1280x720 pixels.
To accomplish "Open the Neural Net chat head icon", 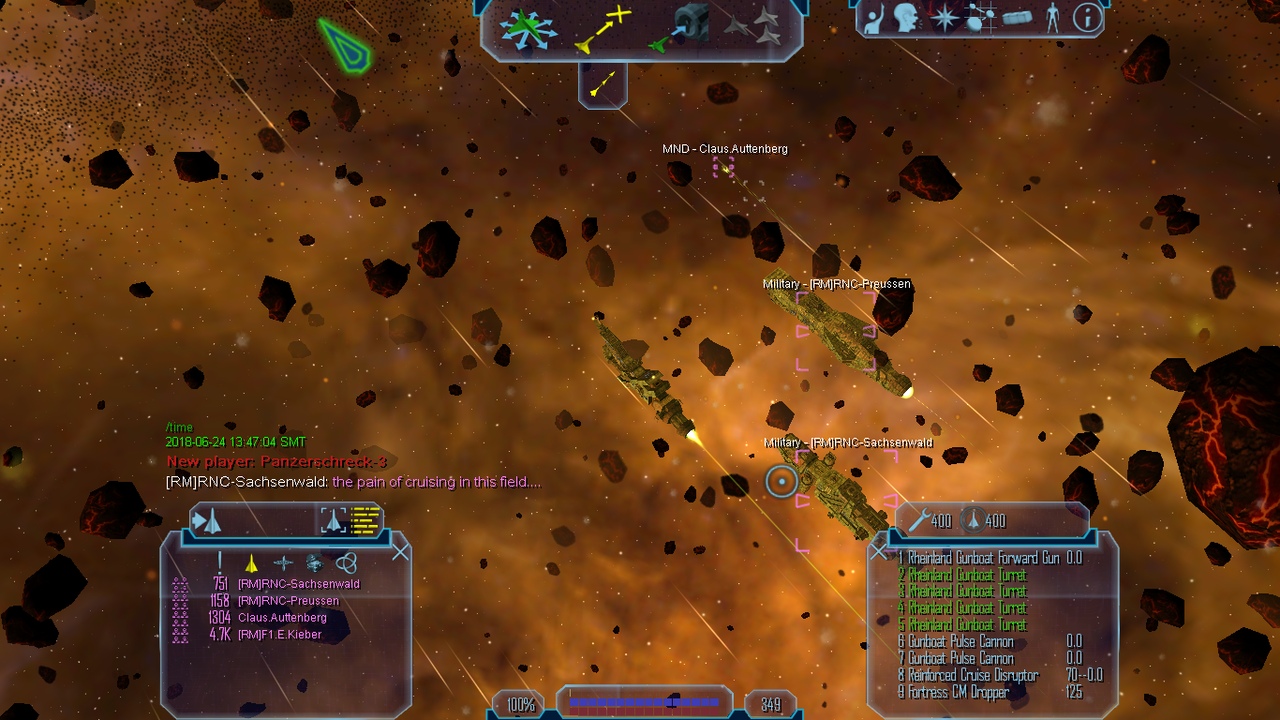I will coord(907,18).
